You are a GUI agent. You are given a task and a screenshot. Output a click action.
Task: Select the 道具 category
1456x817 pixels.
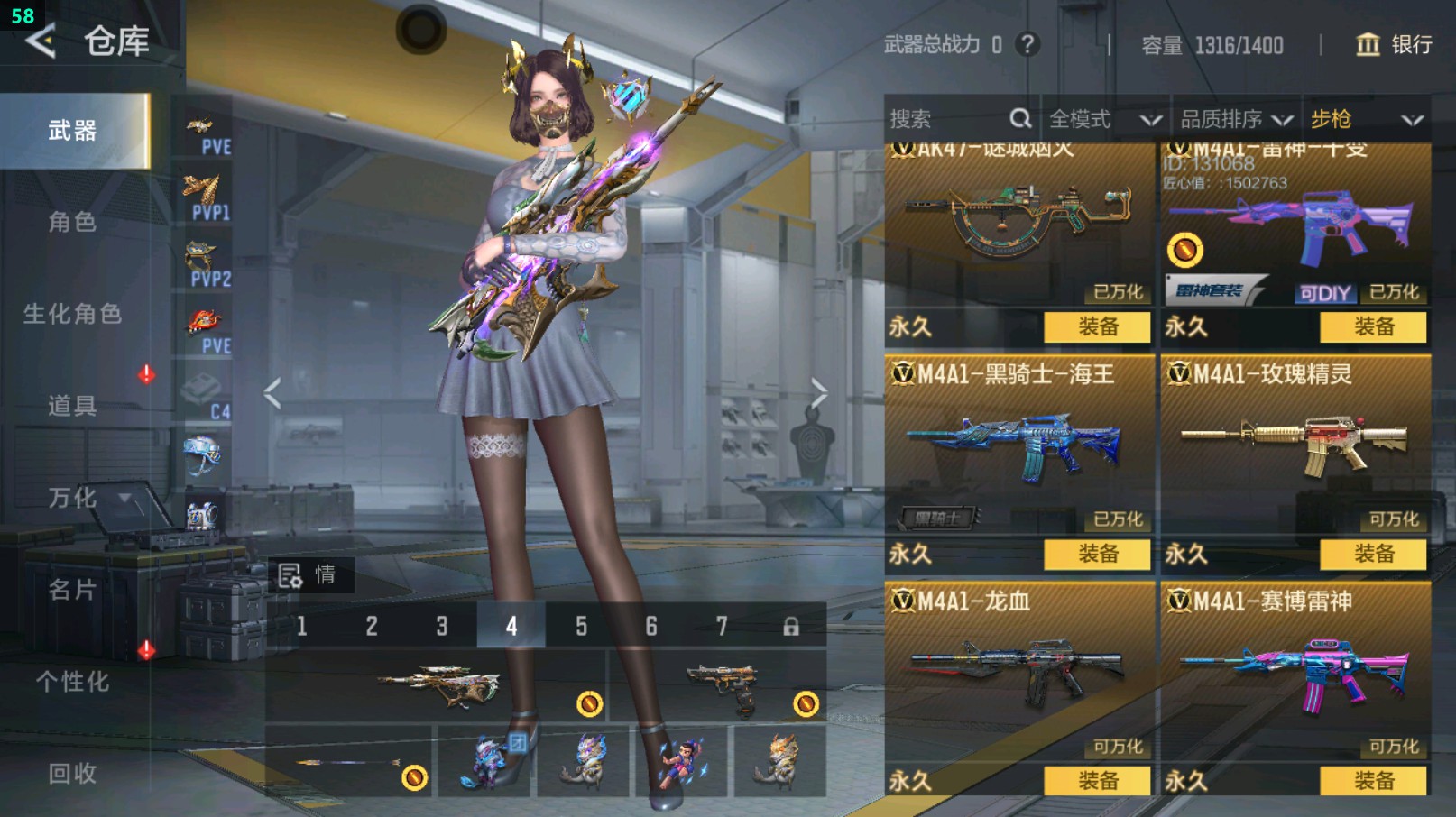pos(72,406)
